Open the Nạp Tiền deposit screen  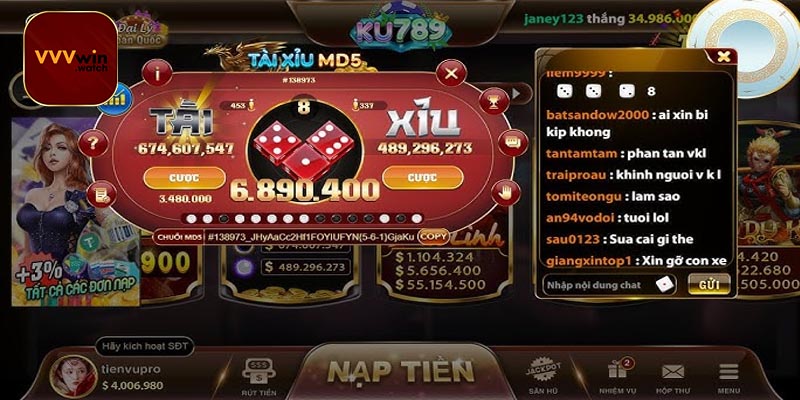pyautogui.click(x=400, y=370)
